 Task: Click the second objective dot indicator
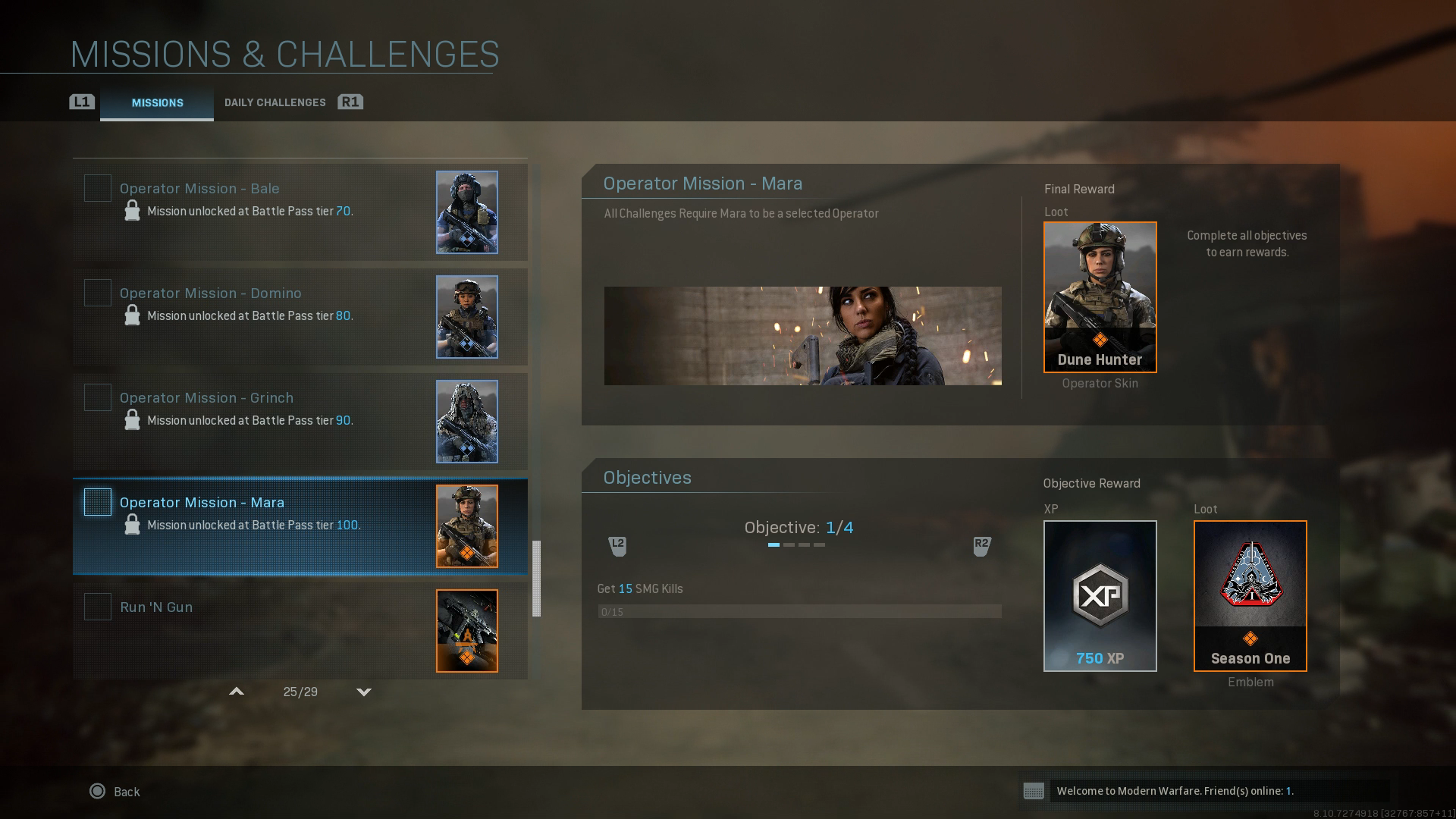(x=789, y=544)
